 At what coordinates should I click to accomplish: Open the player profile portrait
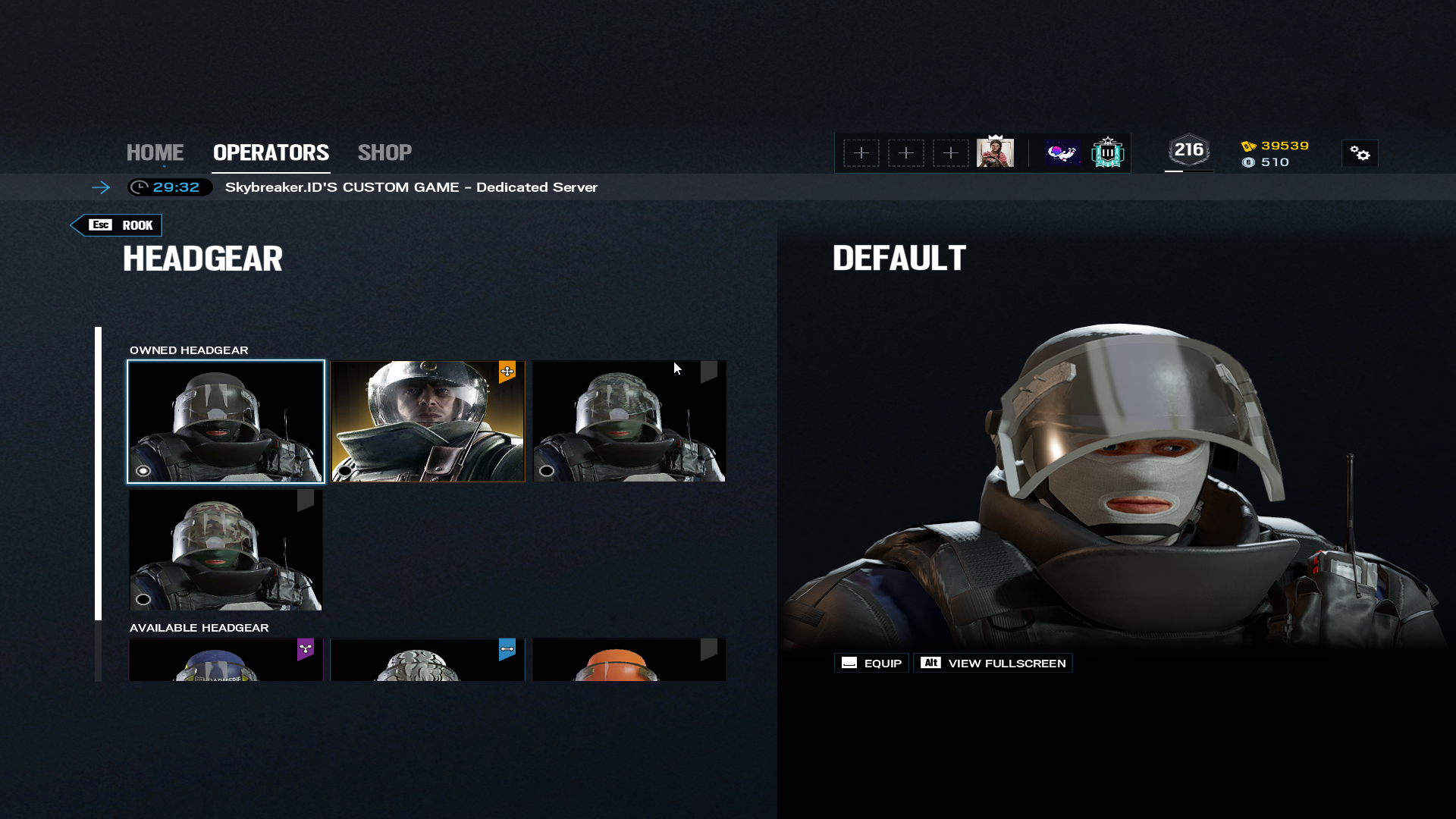[x=995, y=152]
